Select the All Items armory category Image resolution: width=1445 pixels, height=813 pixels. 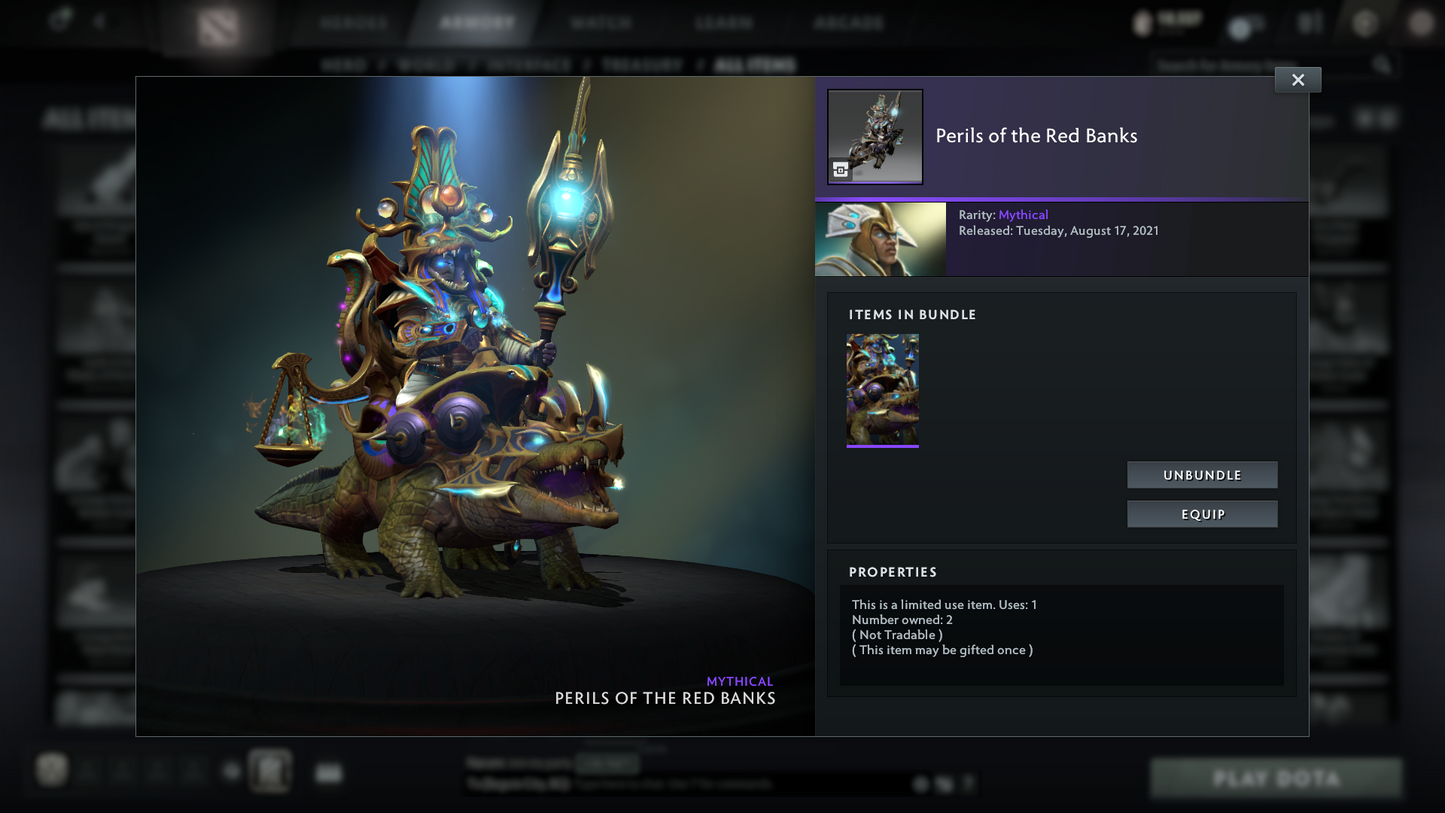coord(756,65)
